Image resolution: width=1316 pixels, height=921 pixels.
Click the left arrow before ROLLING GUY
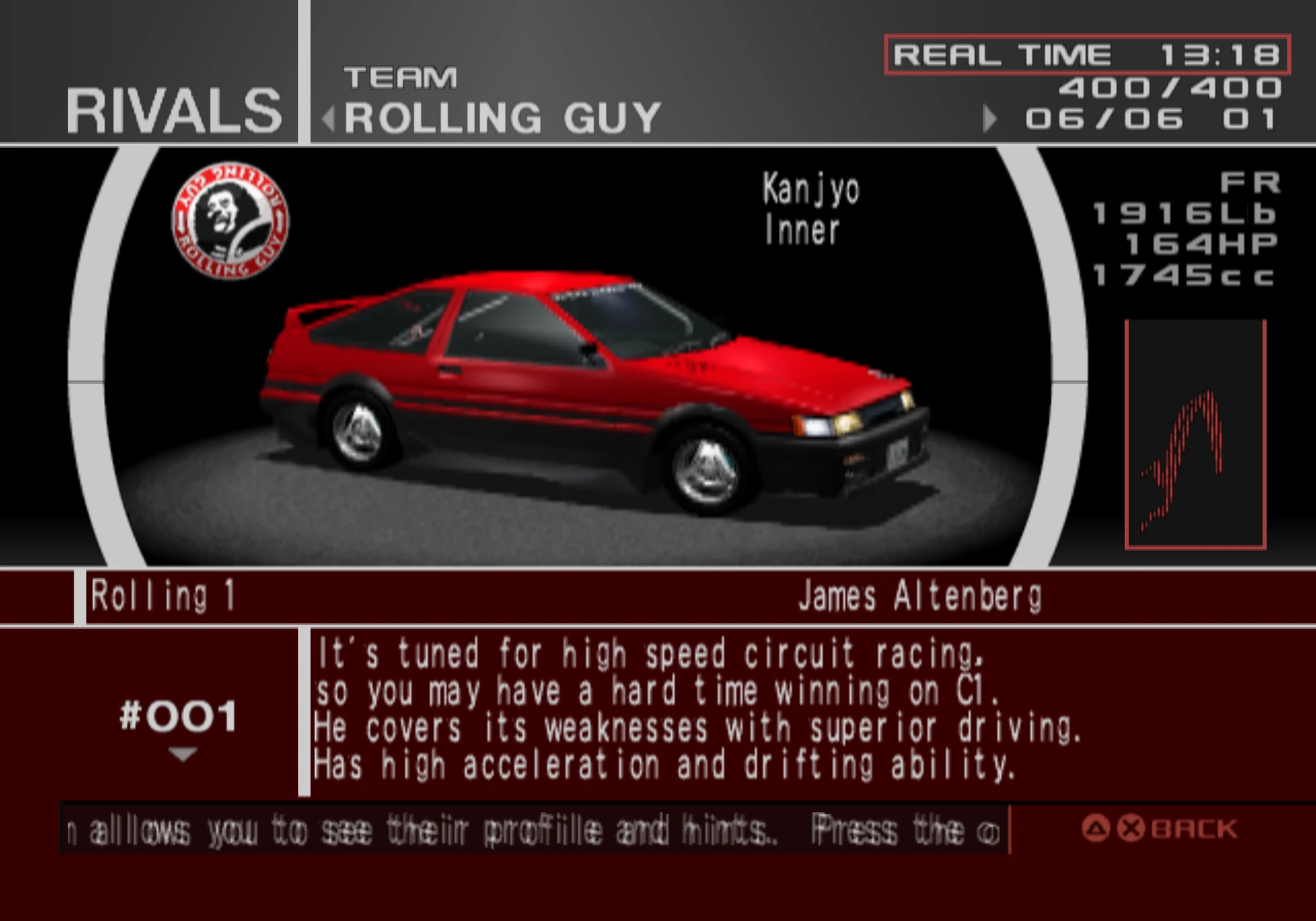point(328,118)
